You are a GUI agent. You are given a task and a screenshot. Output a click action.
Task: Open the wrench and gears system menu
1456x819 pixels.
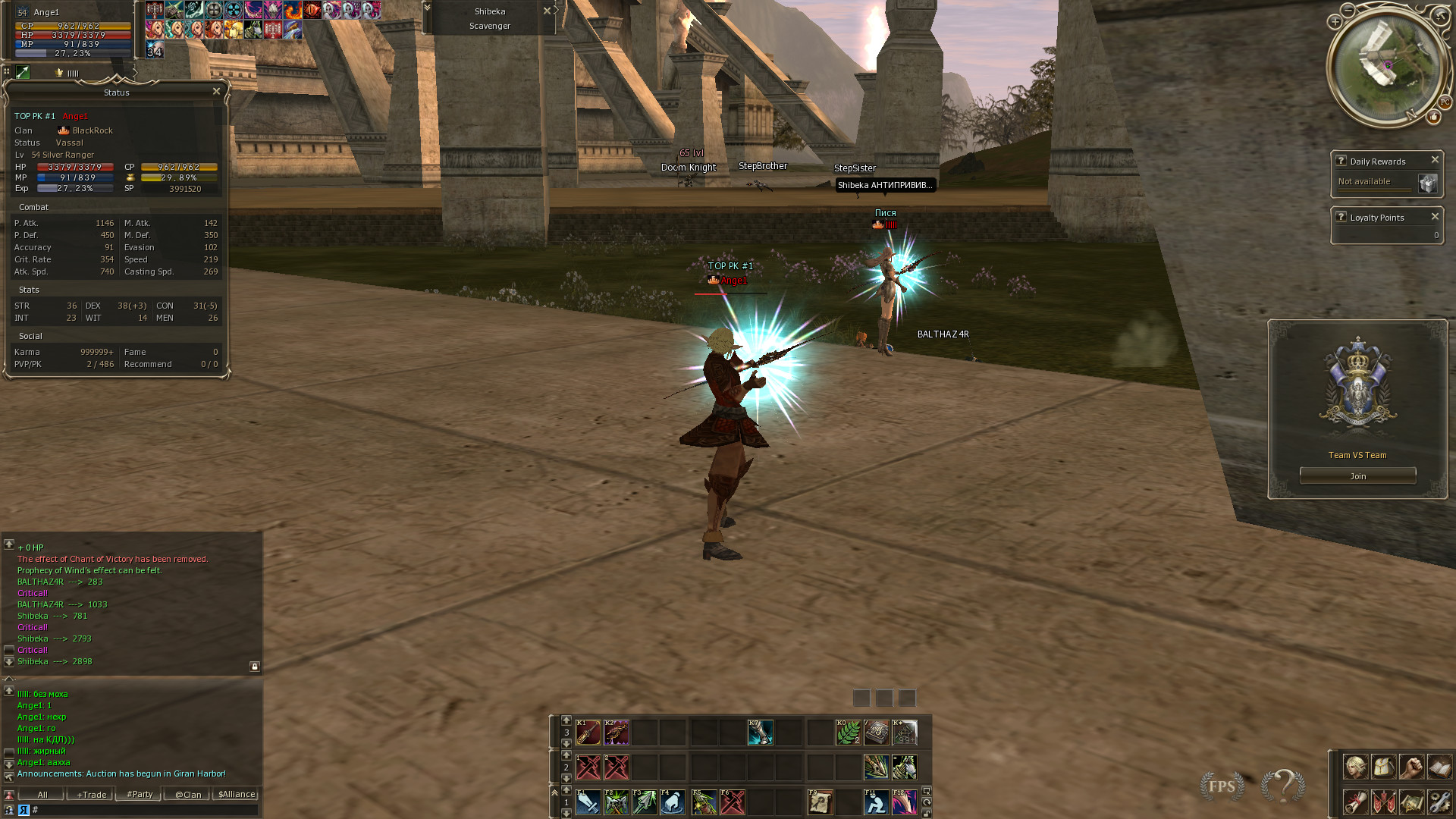[x=1439, y=802]
